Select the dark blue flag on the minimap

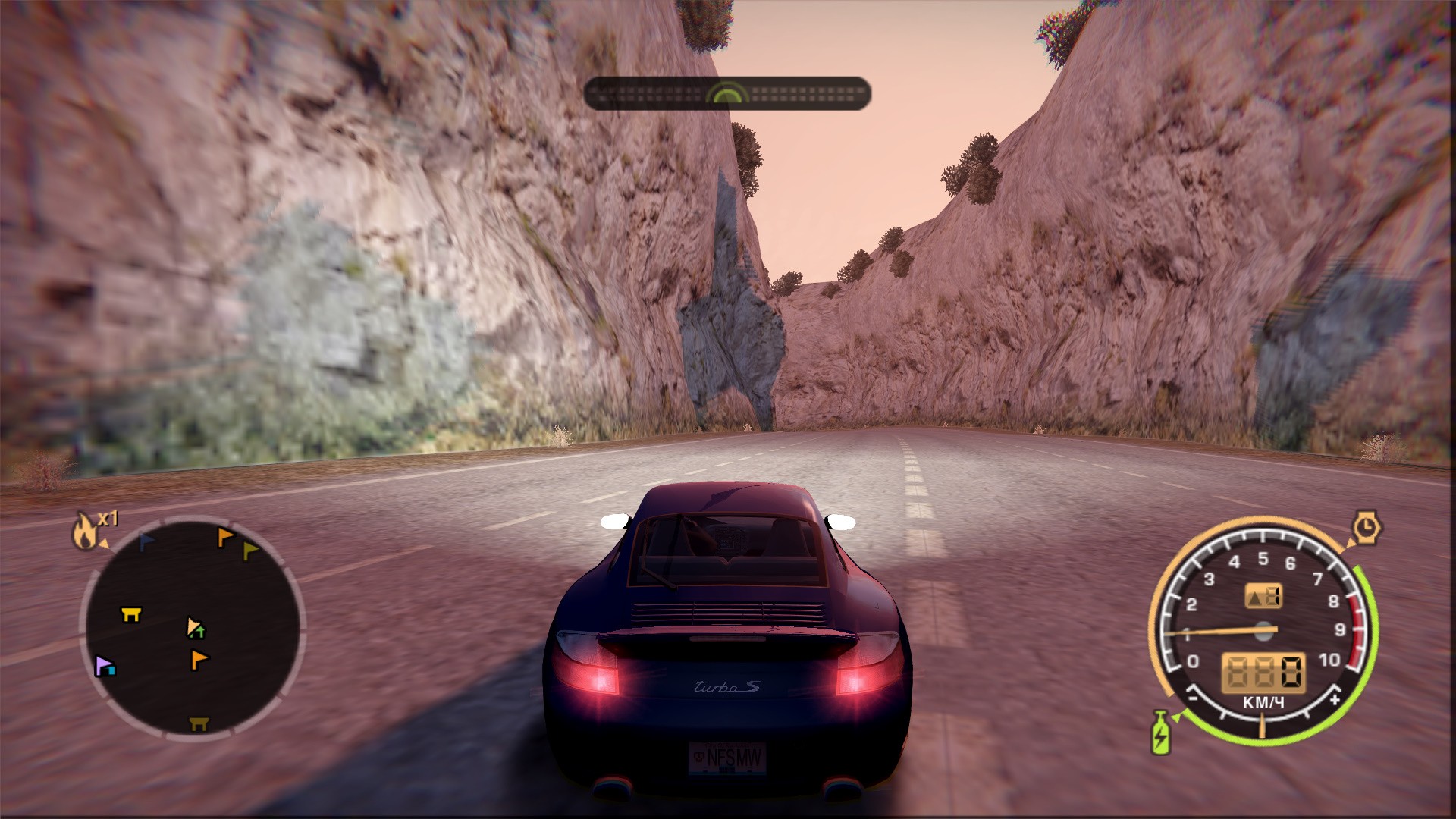(x=146, y=541)
